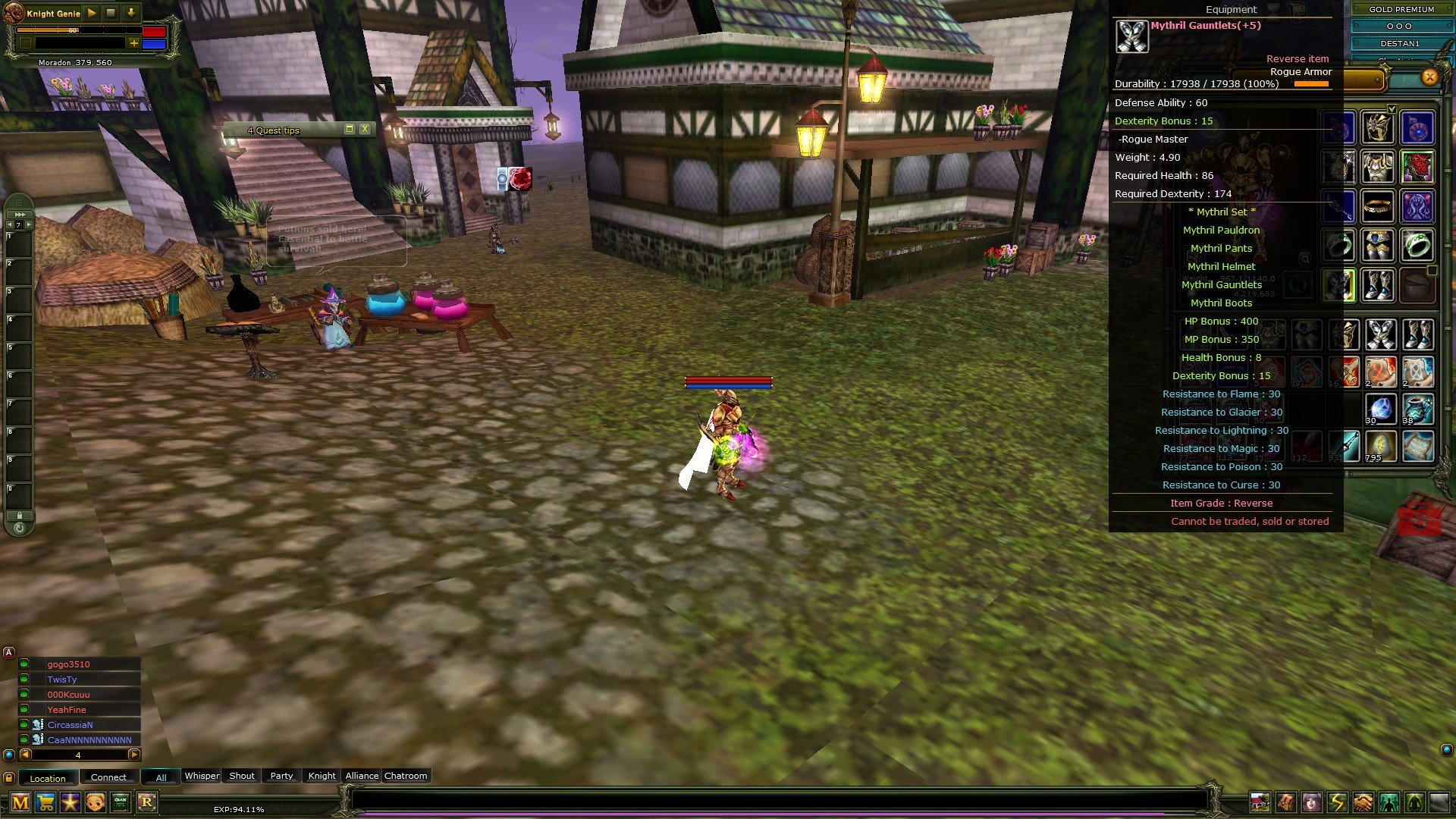
Task: Switch to the Whisper chat tab
Action: (x=202, y=776)
